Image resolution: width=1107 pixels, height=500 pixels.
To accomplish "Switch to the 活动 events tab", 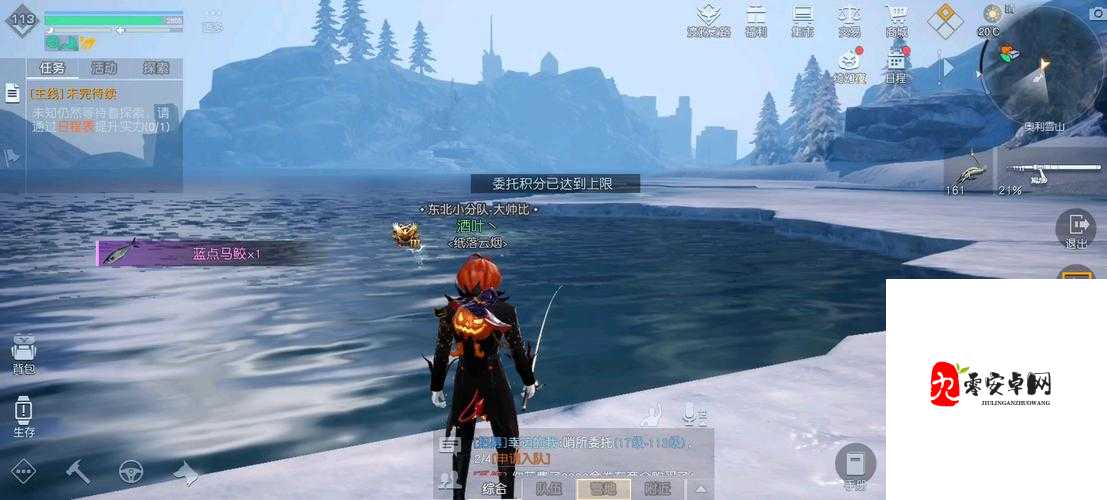I will 104,68.
